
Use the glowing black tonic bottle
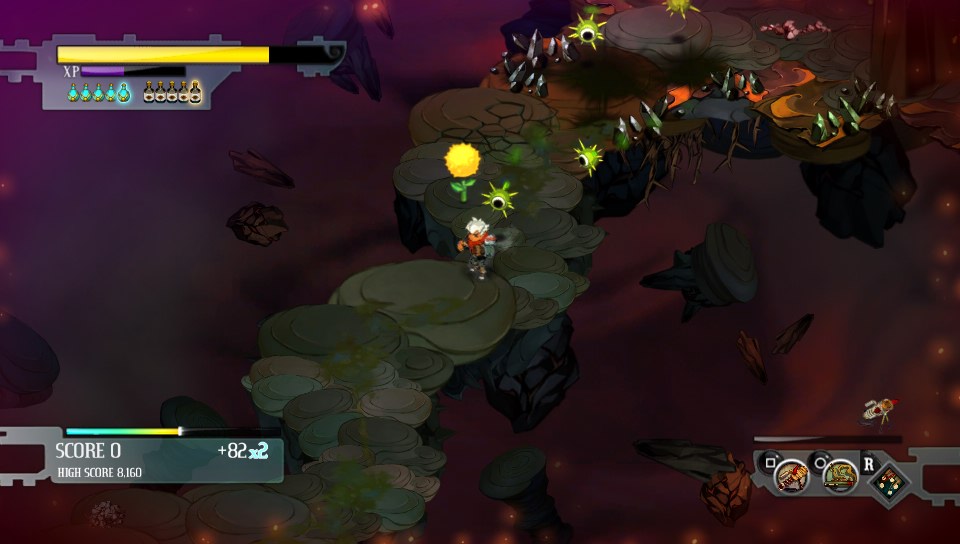(x=195, y=93)
